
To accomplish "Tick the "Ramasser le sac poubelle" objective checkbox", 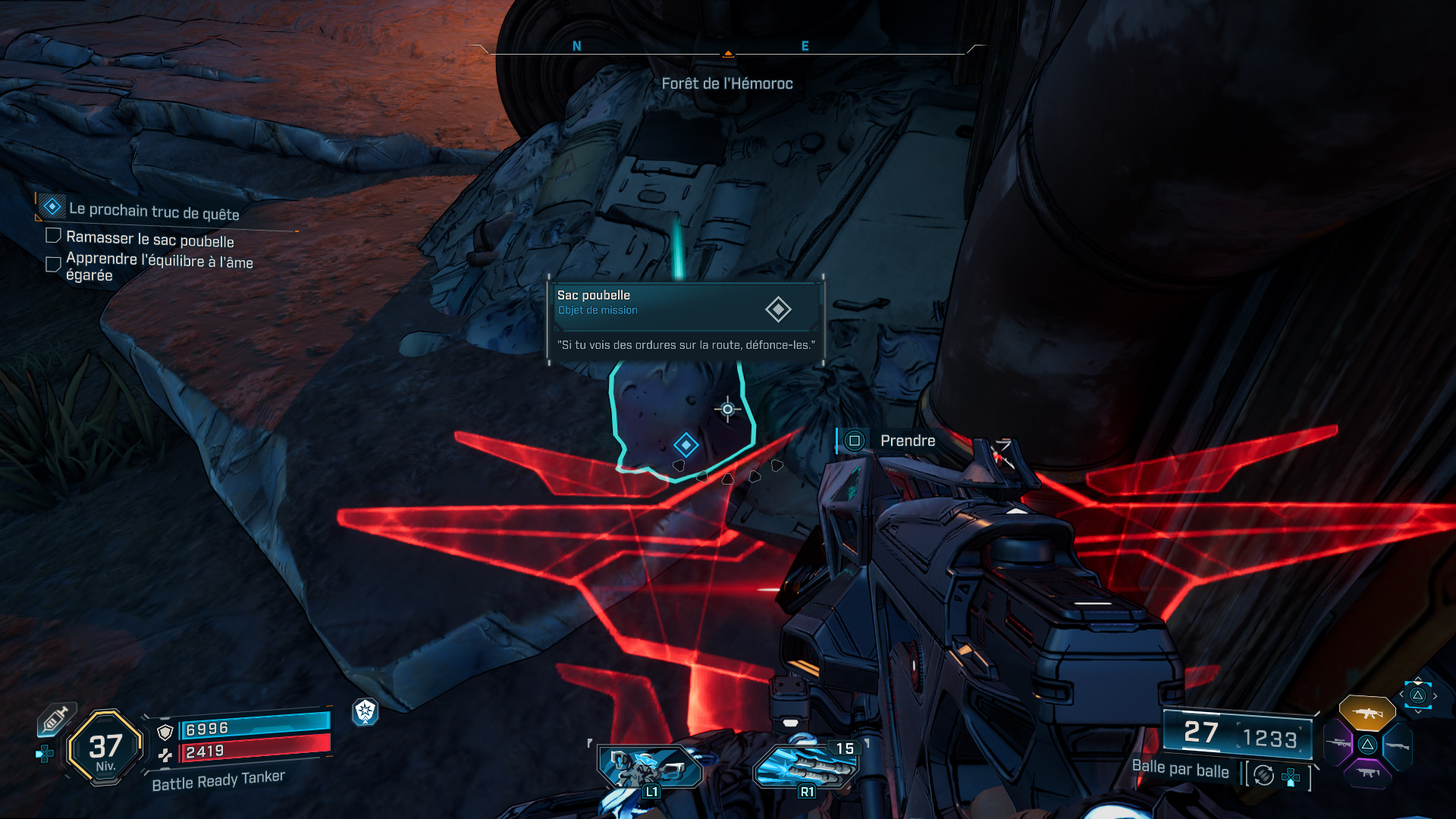I will click(53, 236).
